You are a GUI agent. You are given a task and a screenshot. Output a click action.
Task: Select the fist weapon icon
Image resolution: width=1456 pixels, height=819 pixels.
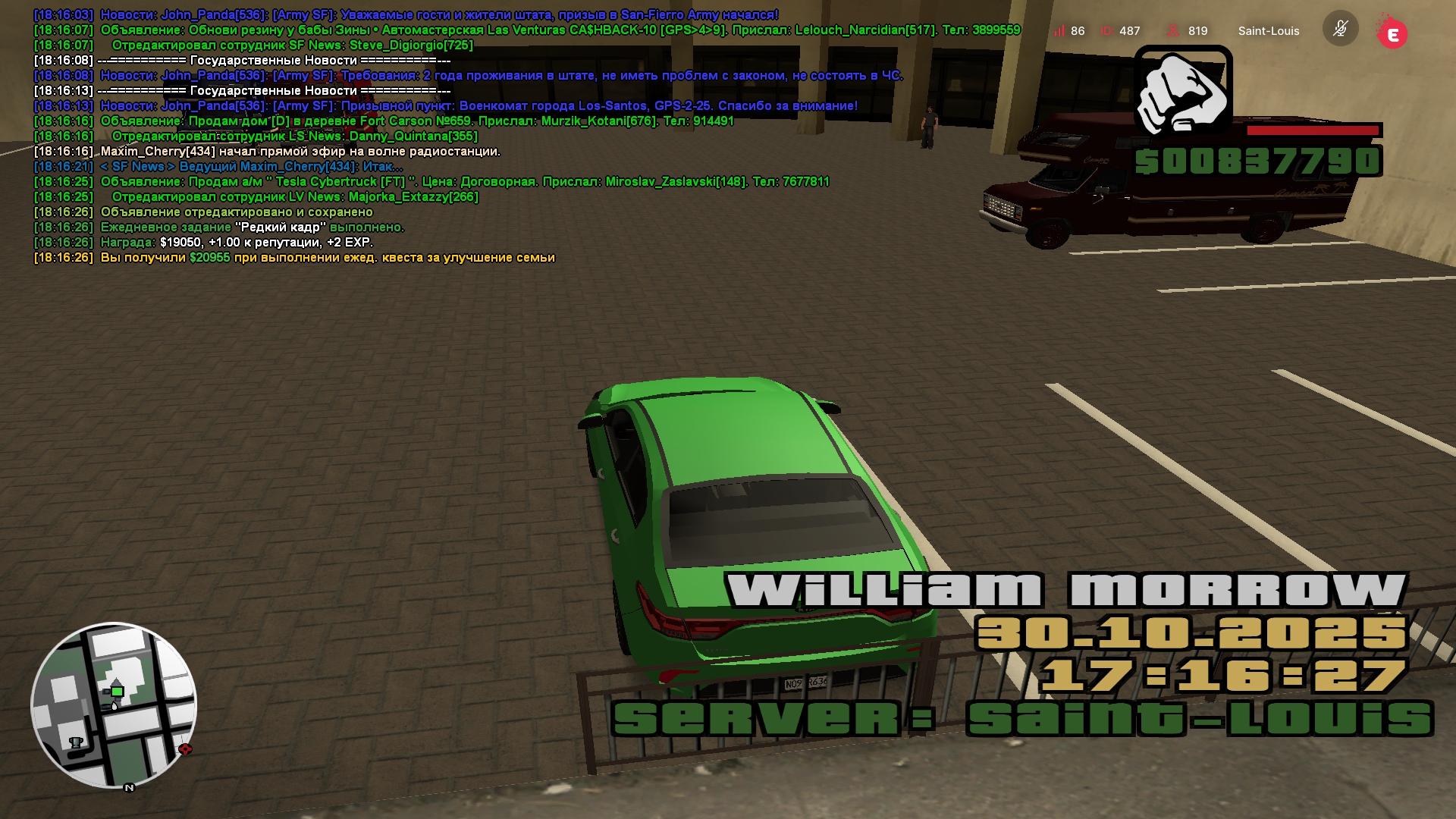click(x=1183, y=90)
